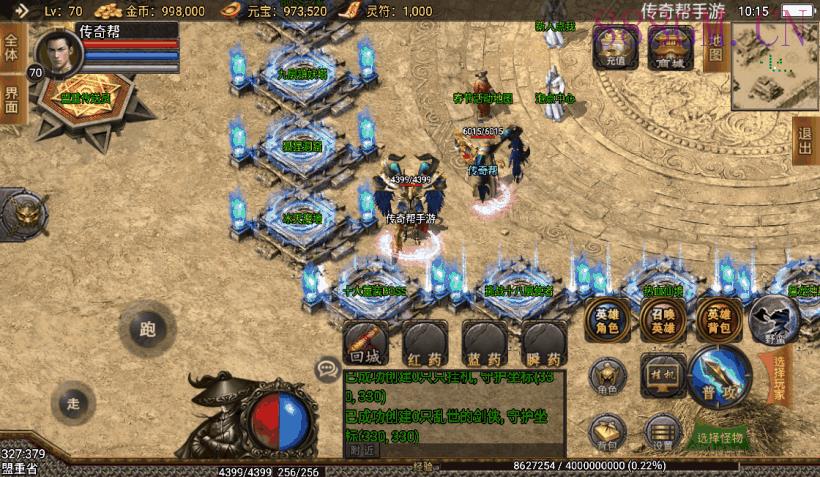Open the 商城 store icon
This screenshot has height=477, width=820.
(x=669, y=44)
